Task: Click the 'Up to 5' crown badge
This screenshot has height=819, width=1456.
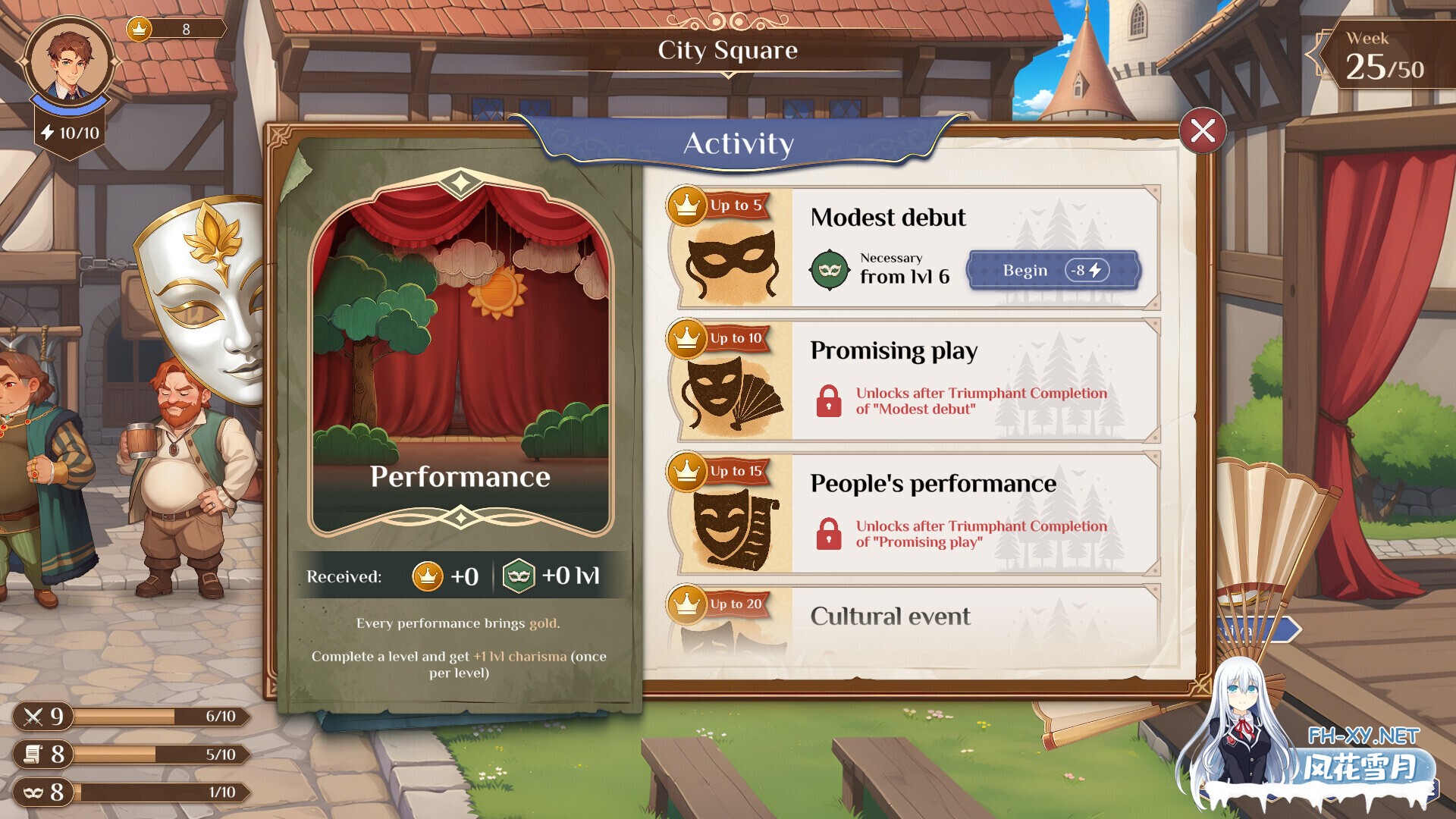Action: click(x=717, y=205)
